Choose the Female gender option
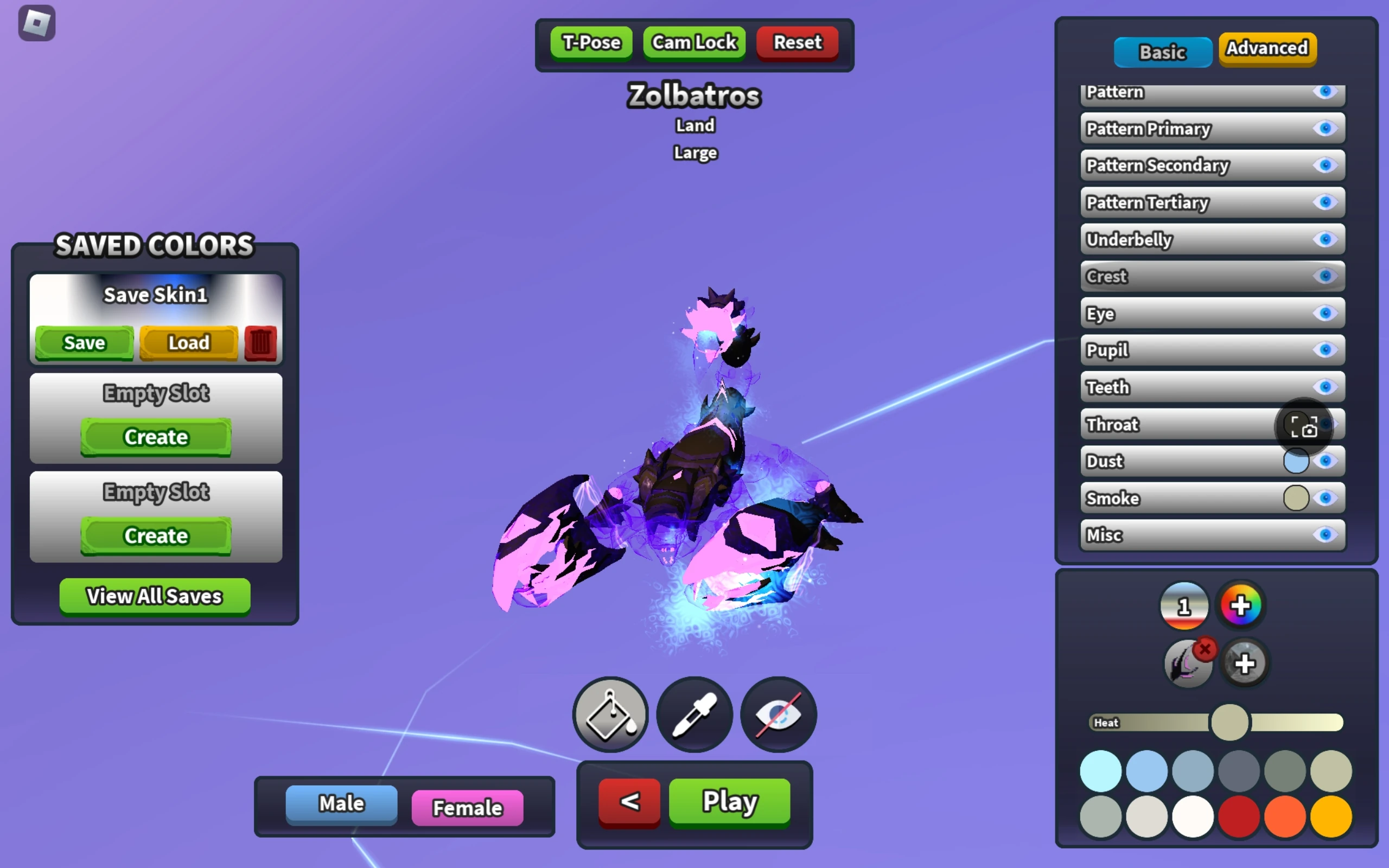 467,807
